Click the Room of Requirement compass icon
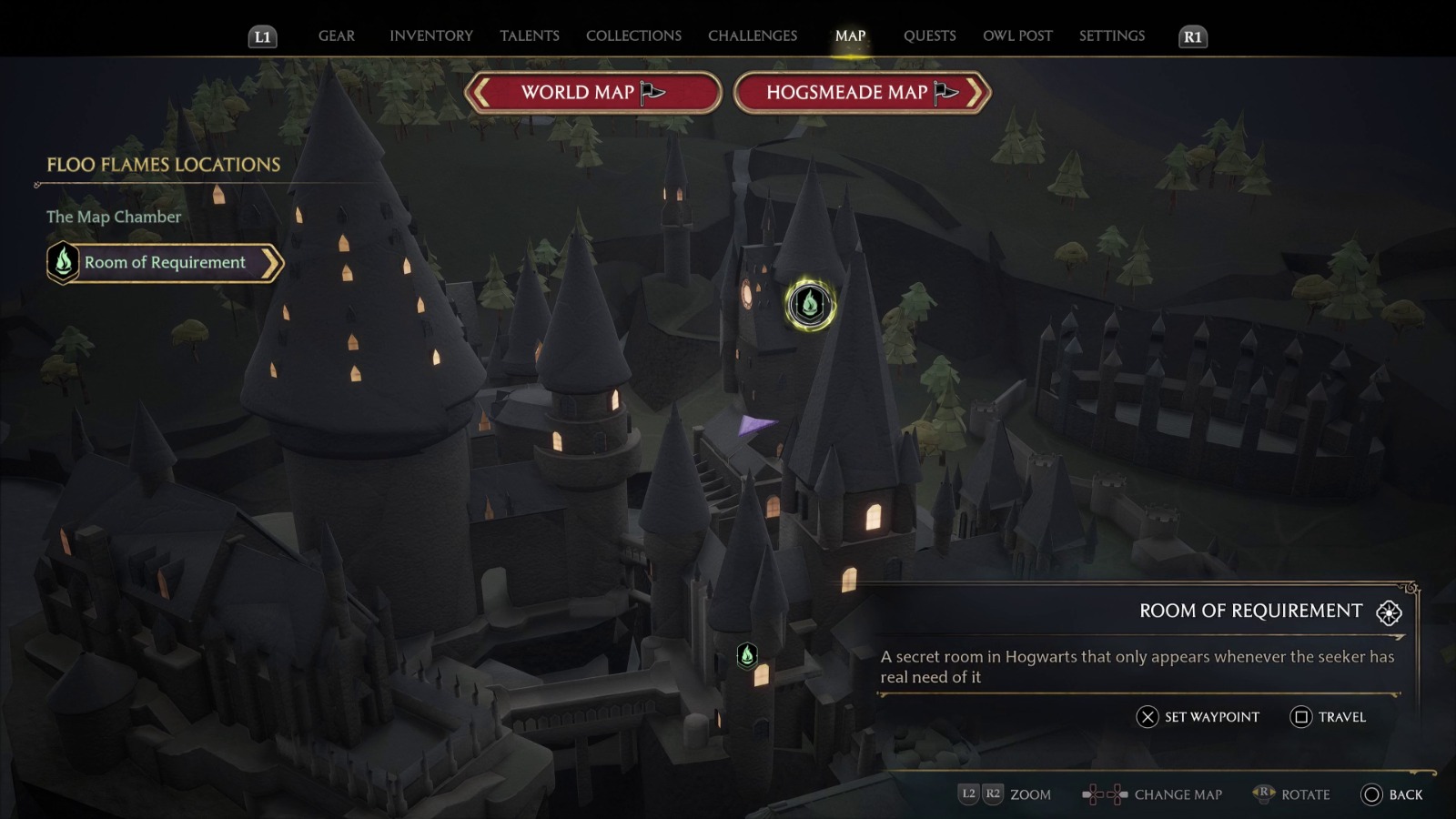1456x819 pixels. click(x=1389, y=612)
